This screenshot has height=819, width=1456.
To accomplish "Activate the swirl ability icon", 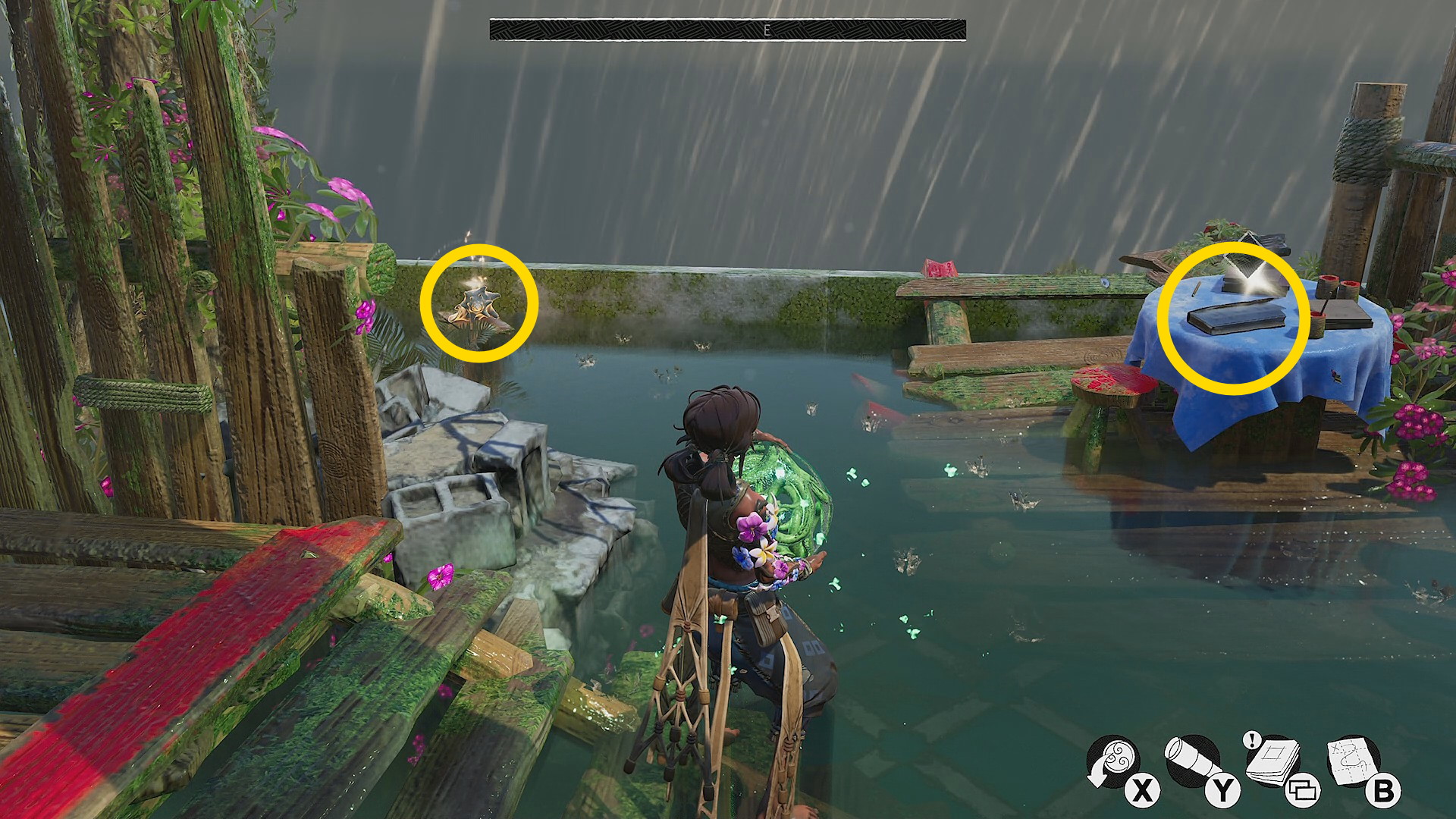I will pos(1112,761).
